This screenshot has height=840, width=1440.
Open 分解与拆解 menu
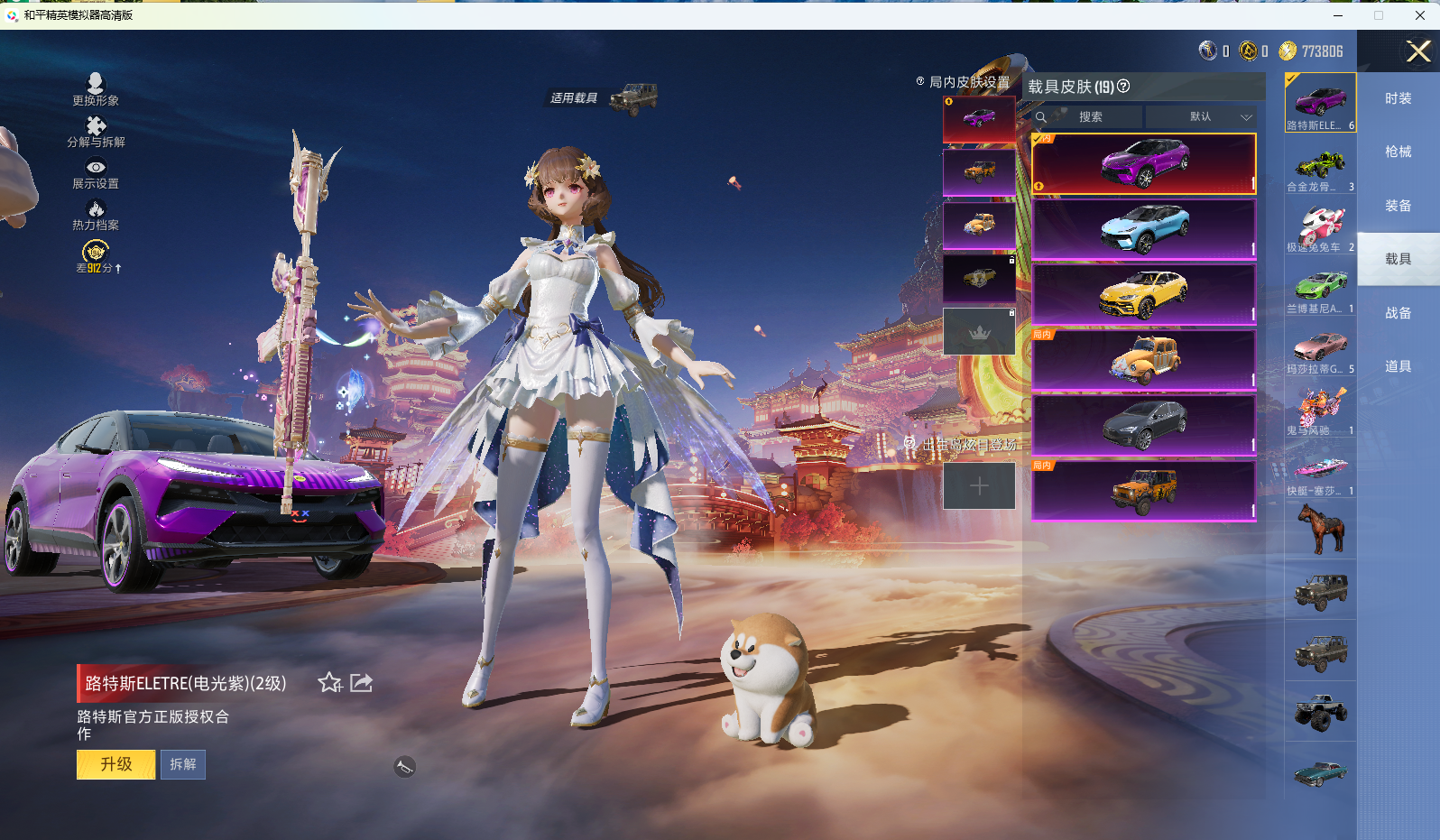pyautogui.click(x=96, y=132)
